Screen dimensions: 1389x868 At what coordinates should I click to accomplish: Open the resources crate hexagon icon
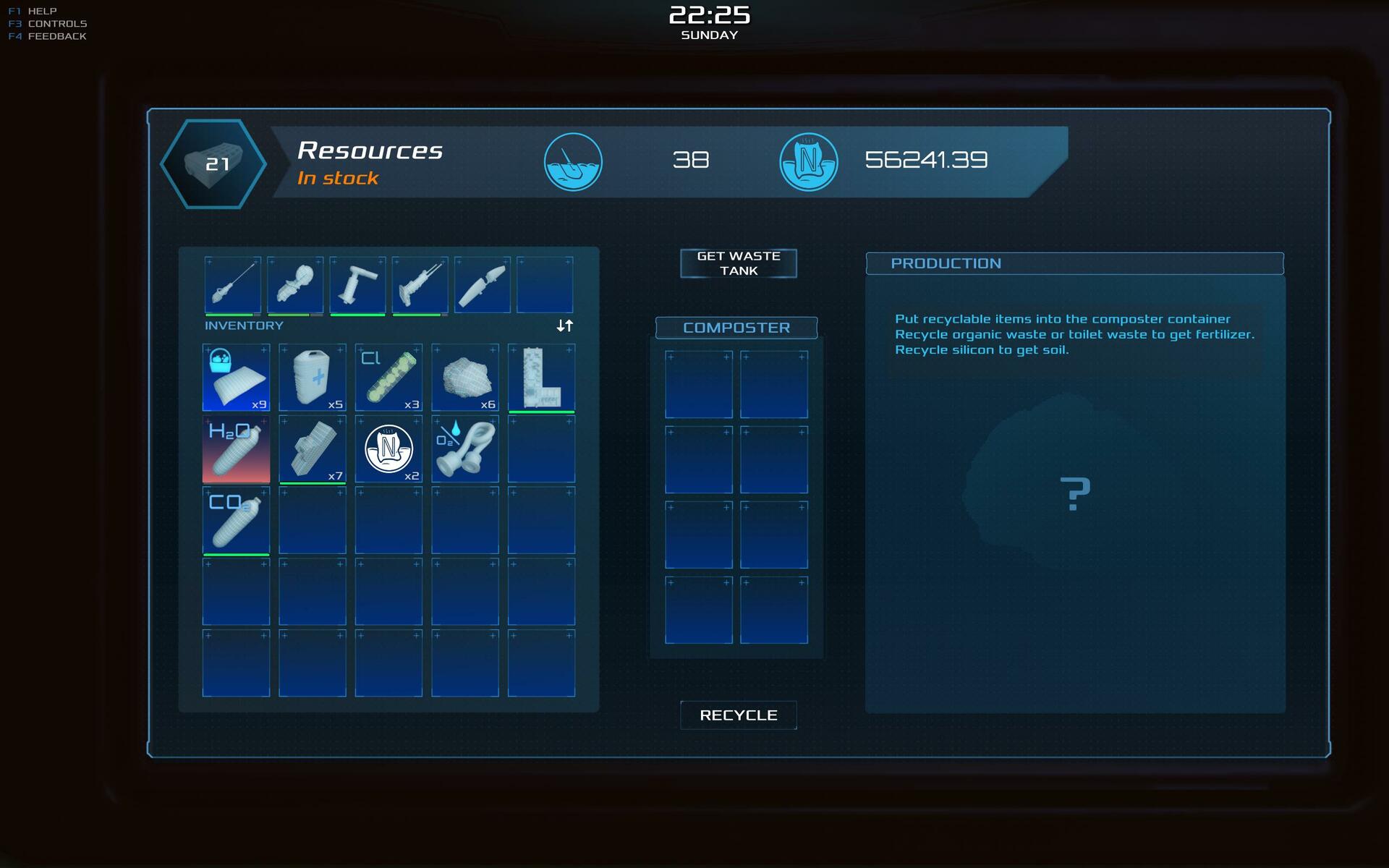pos(213,164)
